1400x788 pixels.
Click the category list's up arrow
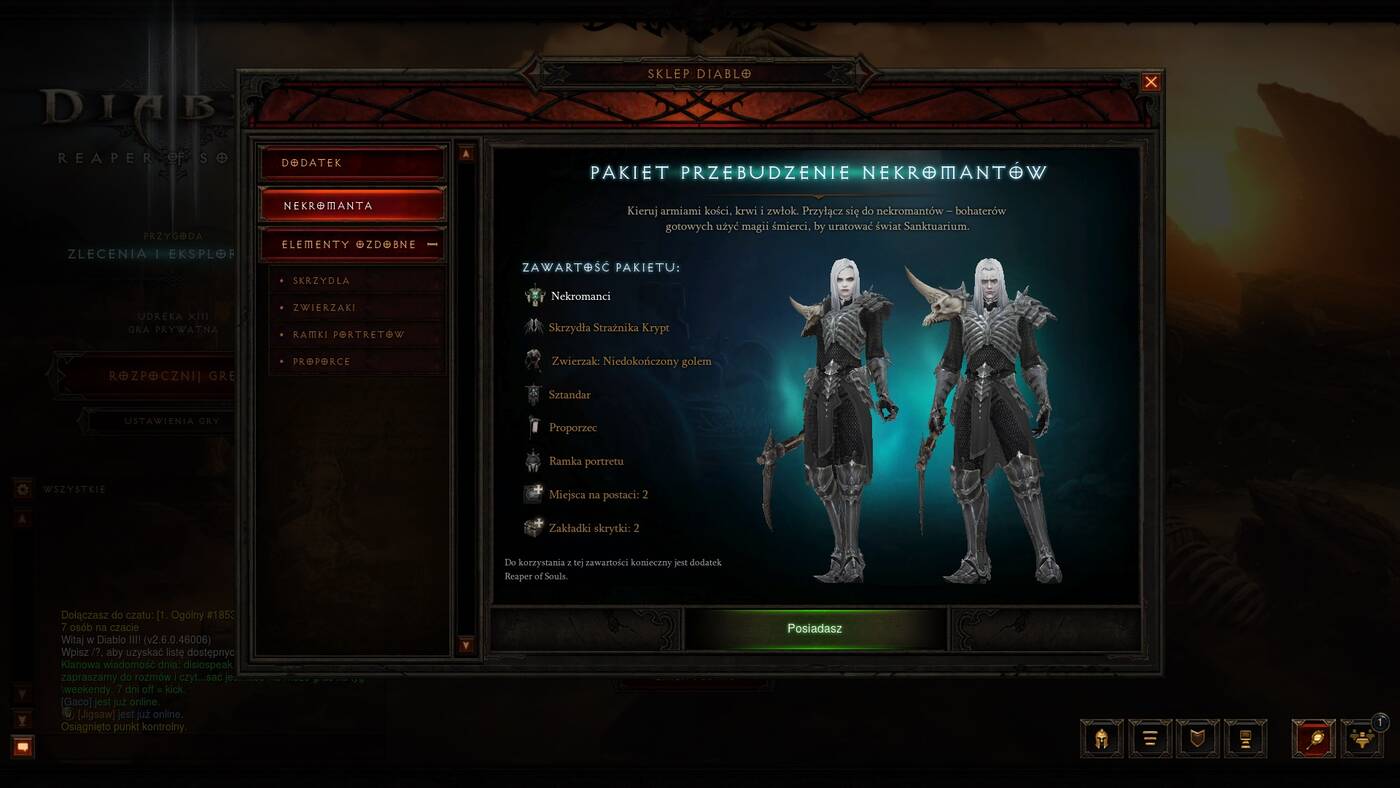(466, 154)
